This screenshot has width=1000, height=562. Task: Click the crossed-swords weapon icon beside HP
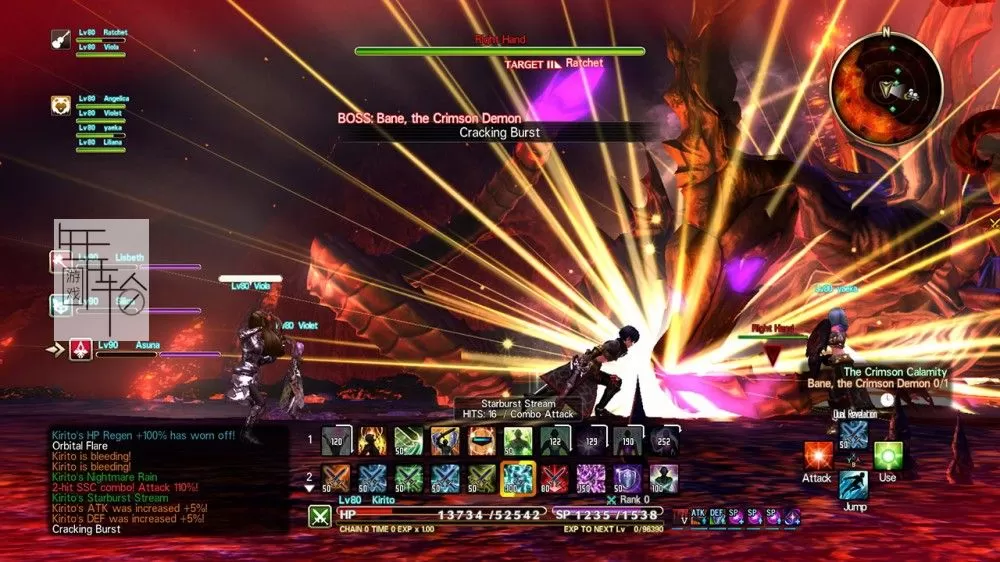320,517
